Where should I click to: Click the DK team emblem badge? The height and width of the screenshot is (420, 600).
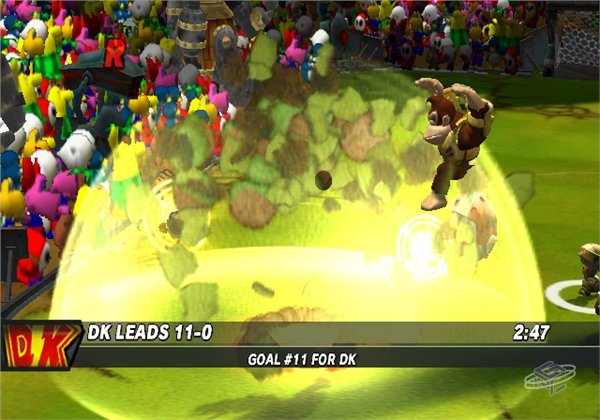pos(40,345)
